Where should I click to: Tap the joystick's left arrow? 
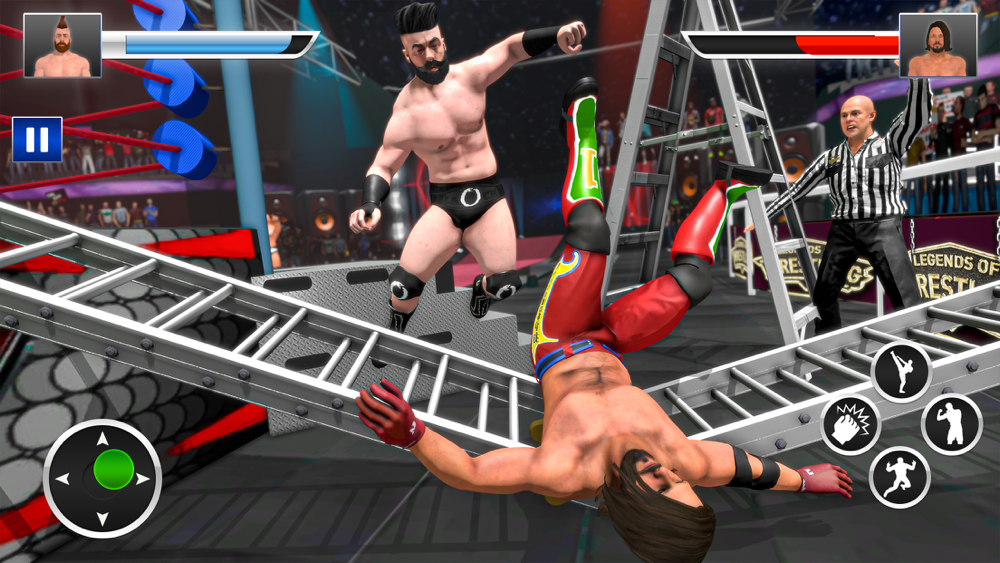coord(62,479)
